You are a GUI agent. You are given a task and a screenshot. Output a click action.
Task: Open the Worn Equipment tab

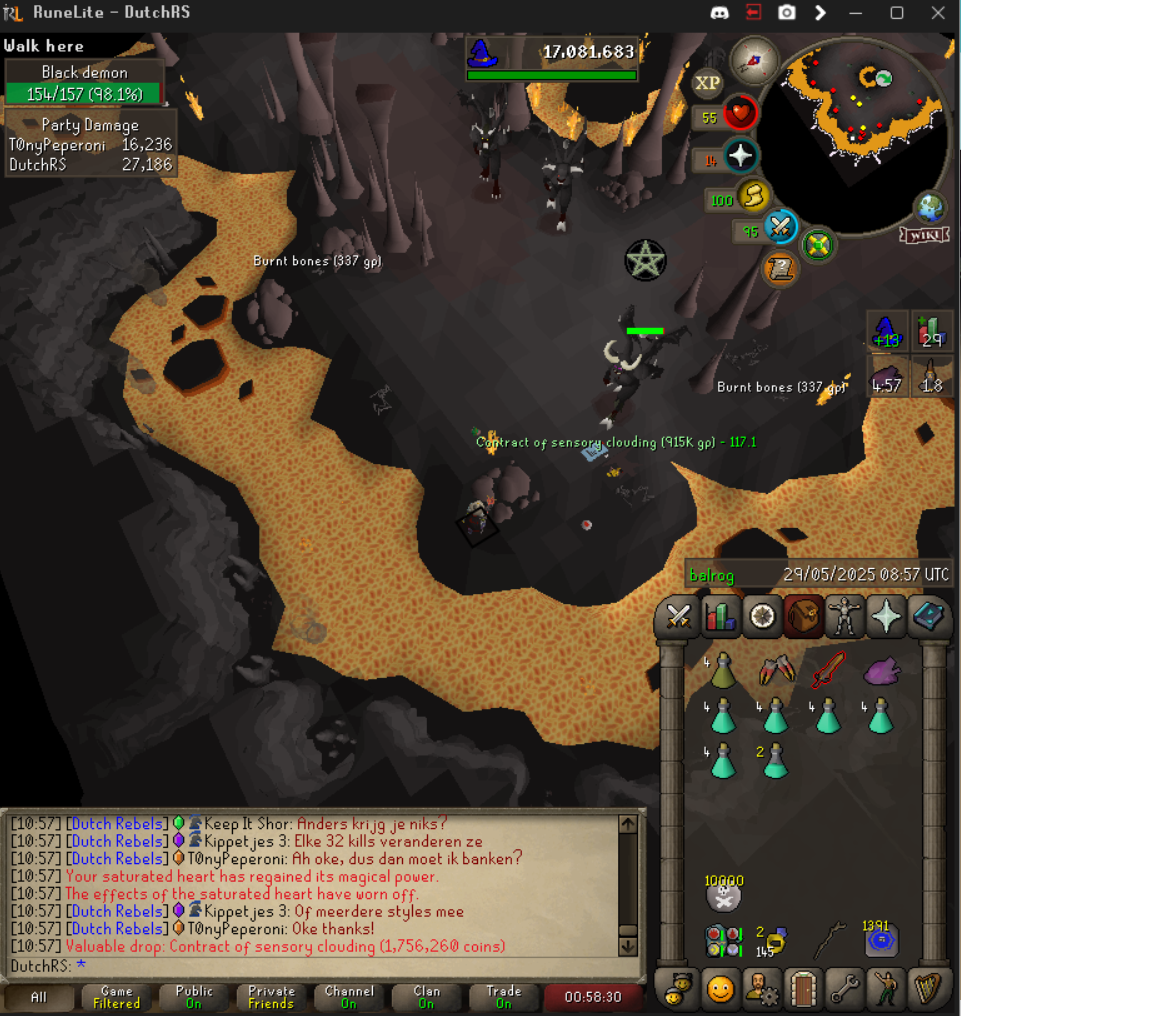point(845,616)
